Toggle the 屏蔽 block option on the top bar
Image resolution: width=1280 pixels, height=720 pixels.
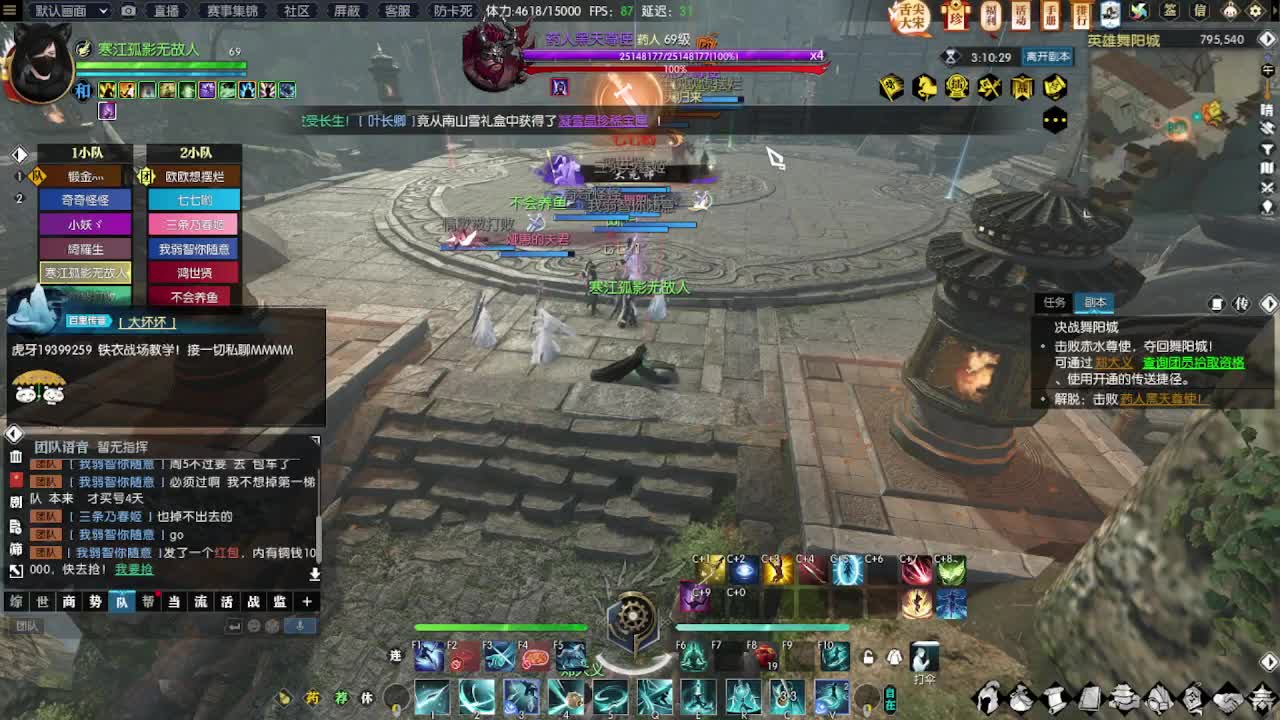click(x=349, y=11)
